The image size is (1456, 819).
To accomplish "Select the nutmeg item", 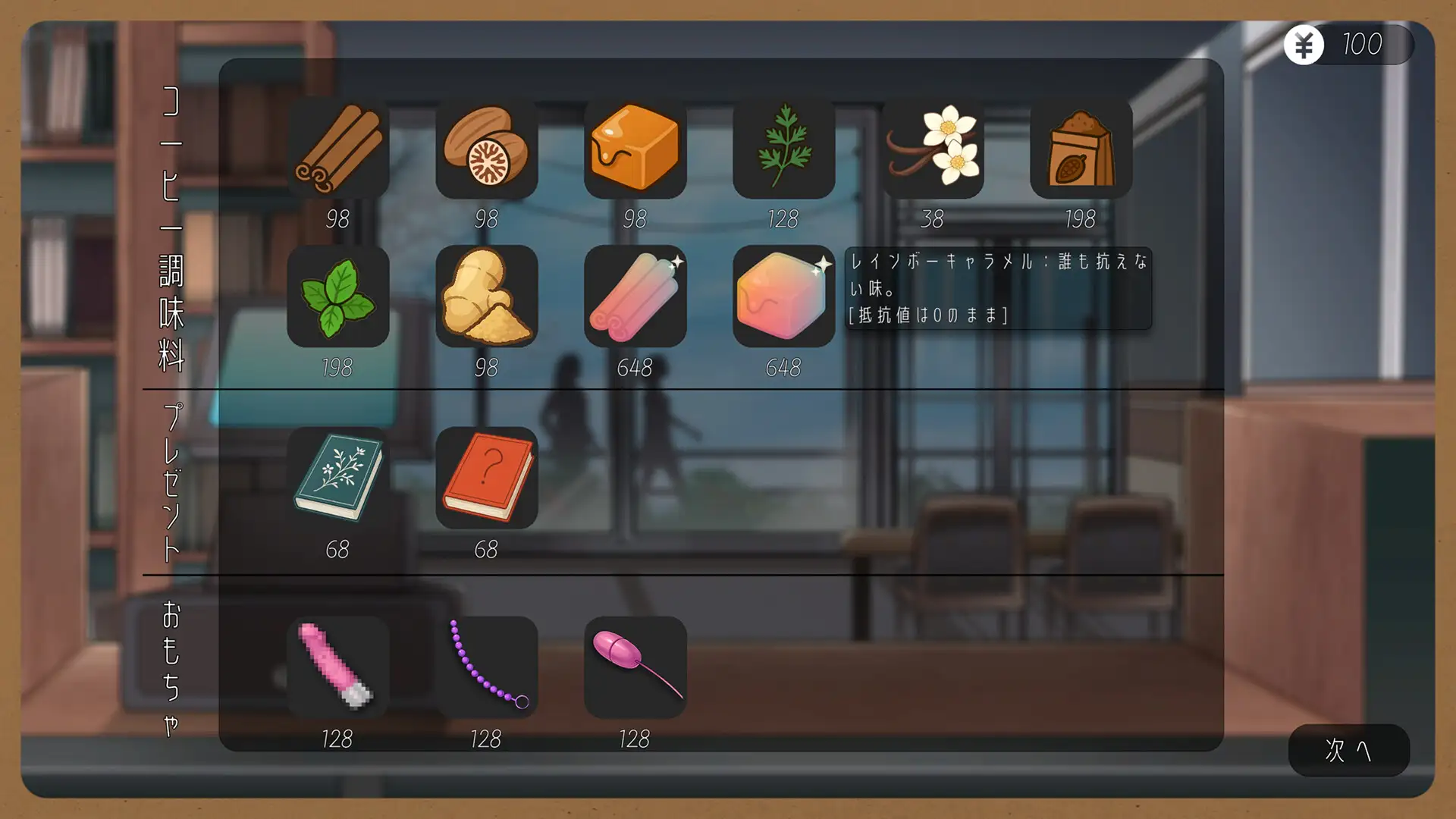I will [x=488, y=149].
